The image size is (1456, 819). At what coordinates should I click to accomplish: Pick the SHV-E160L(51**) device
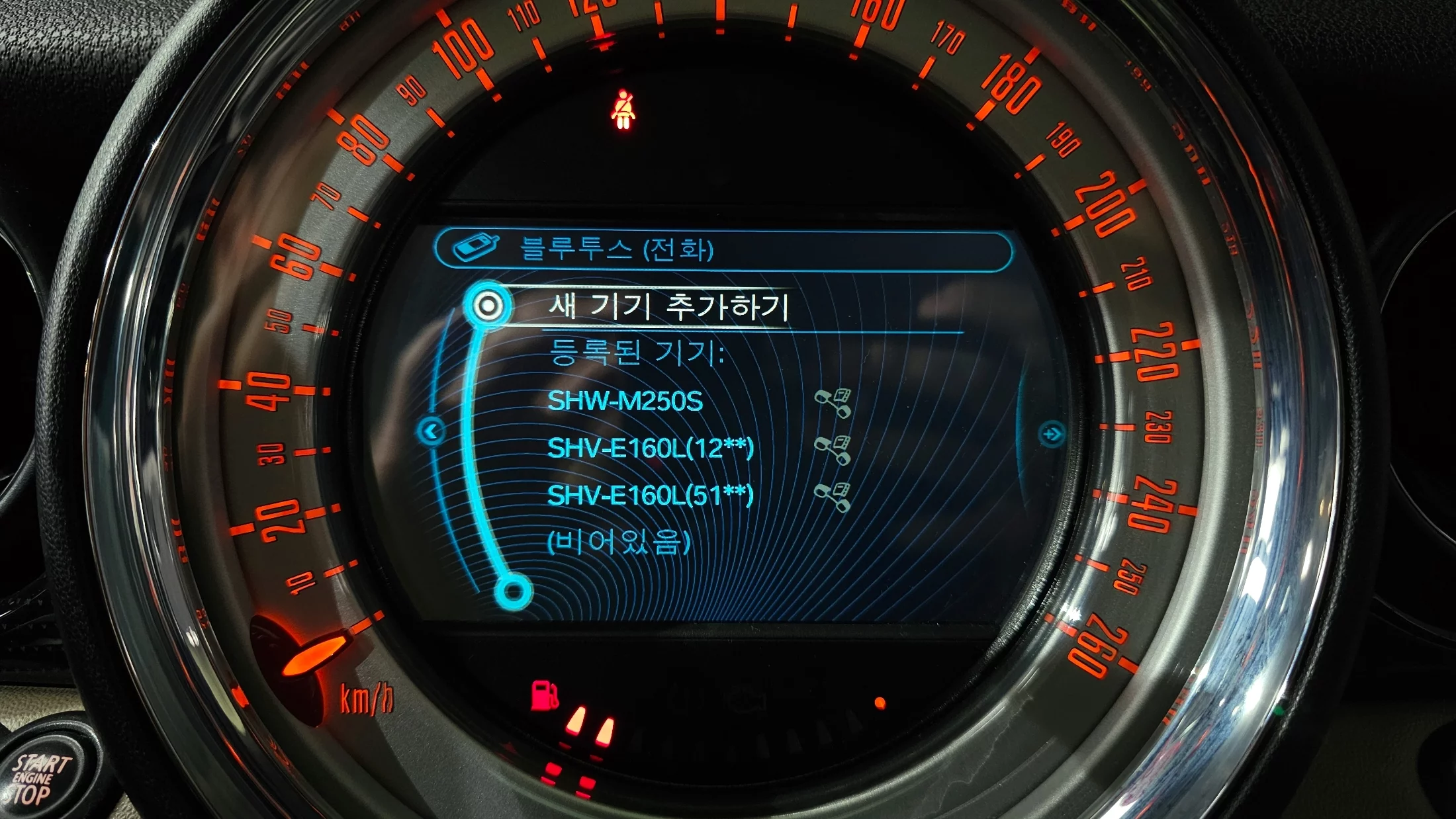[650, 496]
